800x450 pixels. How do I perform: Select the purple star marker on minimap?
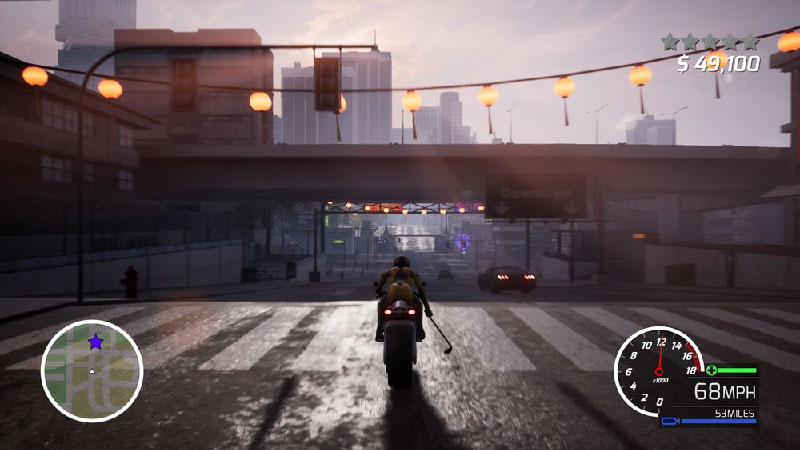[95, 342]
